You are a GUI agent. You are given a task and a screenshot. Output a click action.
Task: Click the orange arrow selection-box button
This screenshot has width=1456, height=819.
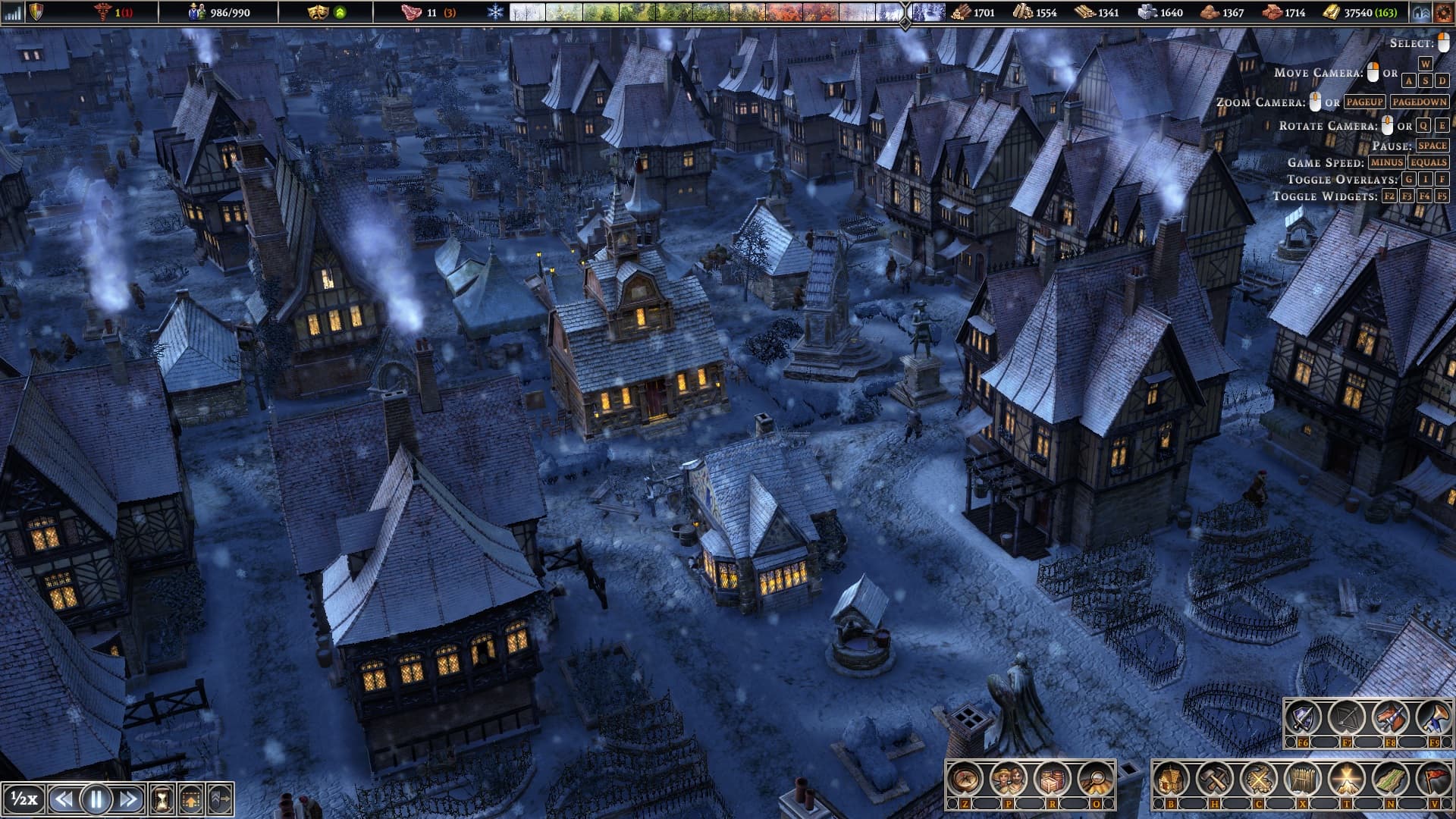tap(191, 799)
